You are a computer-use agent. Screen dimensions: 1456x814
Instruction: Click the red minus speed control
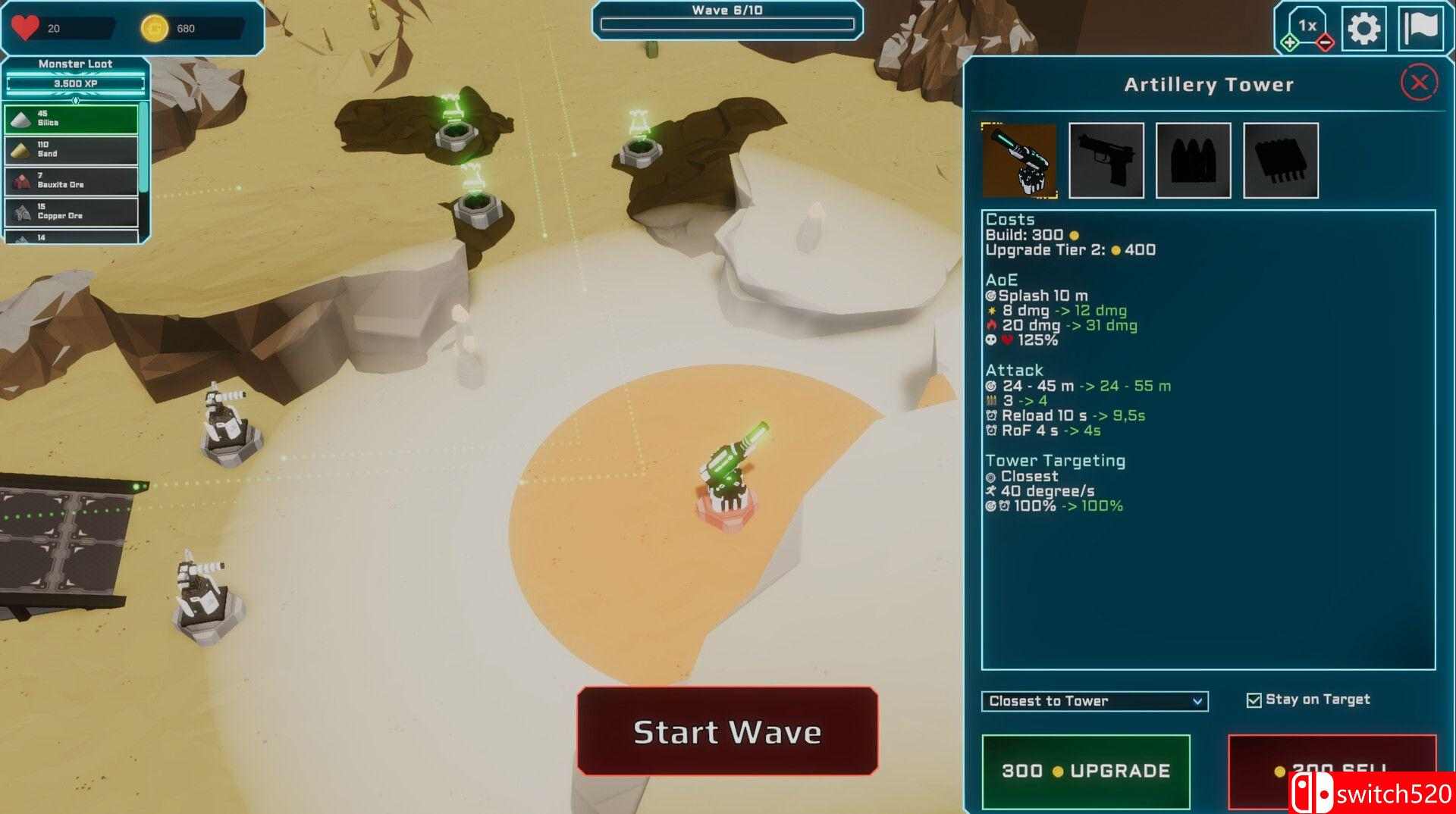[1326, 44]
